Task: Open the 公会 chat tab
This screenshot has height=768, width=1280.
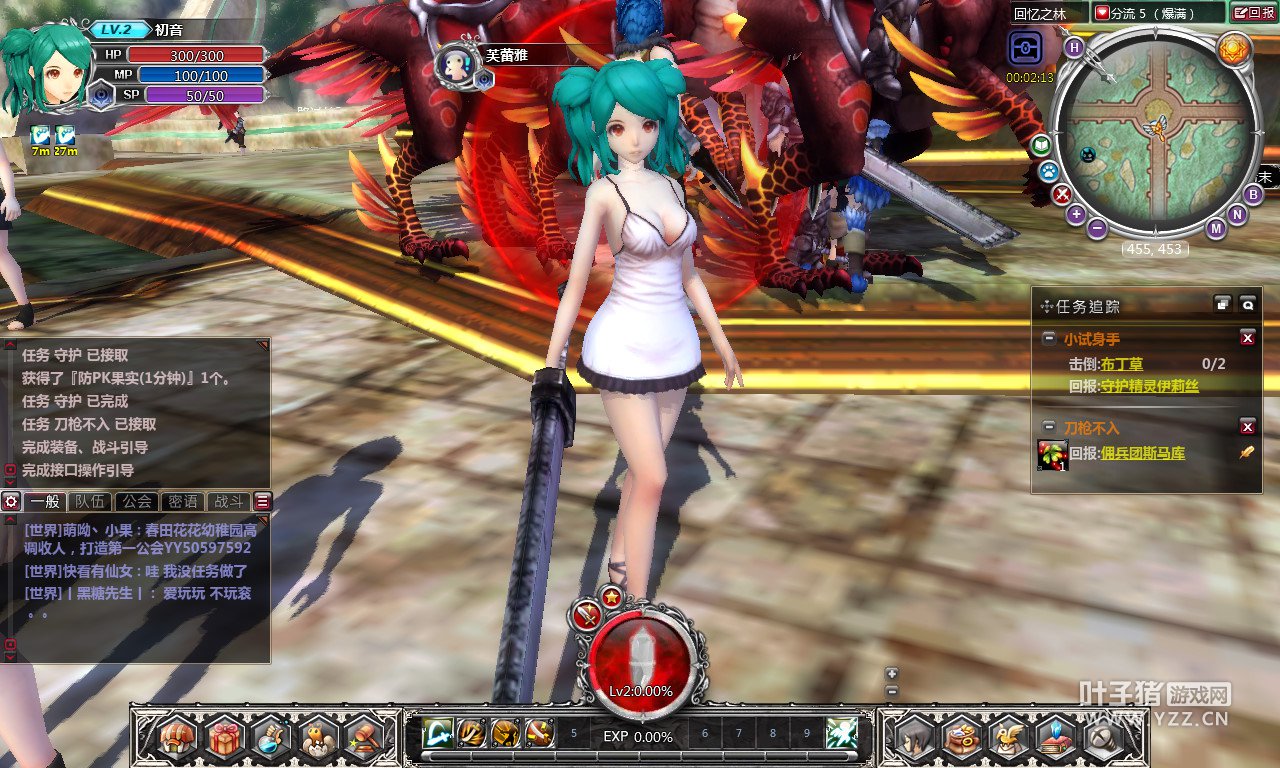Action: coord(137,502)
